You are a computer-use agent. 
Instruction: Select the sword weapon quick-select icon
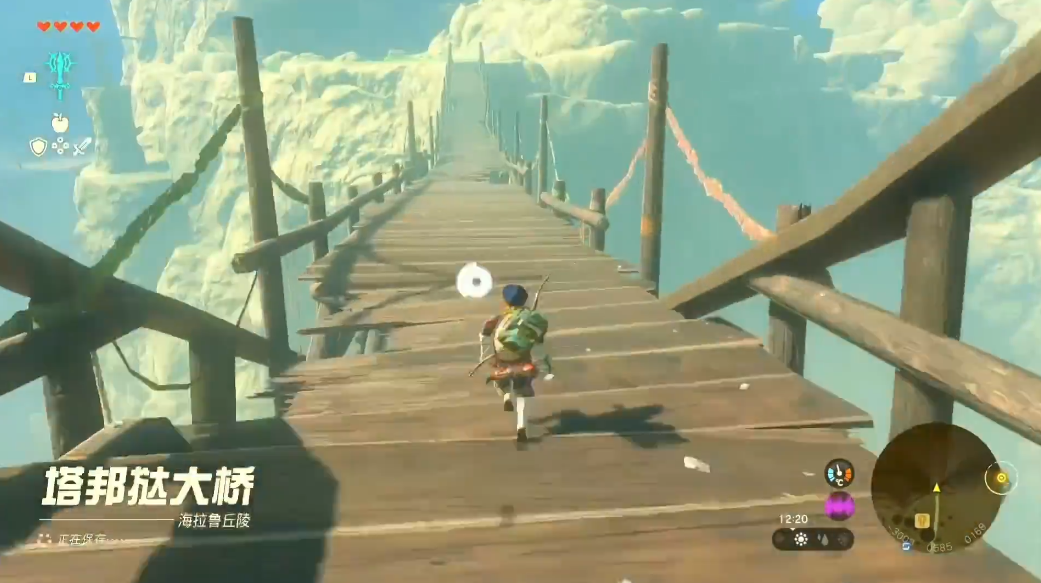[x=82, y=147]
